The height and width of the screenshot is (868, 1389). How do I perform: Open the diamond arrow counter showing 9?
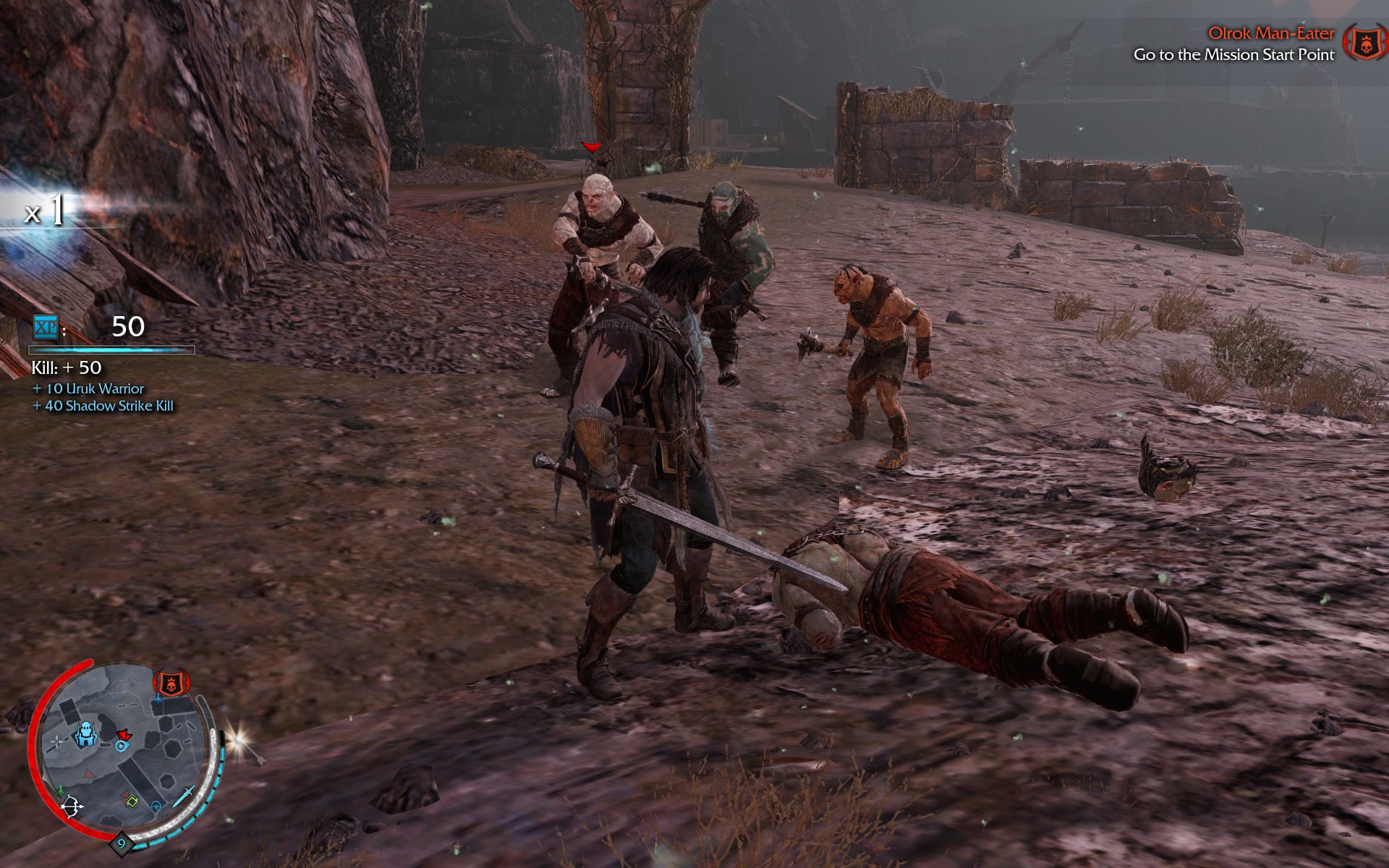(x=122, y=843)
